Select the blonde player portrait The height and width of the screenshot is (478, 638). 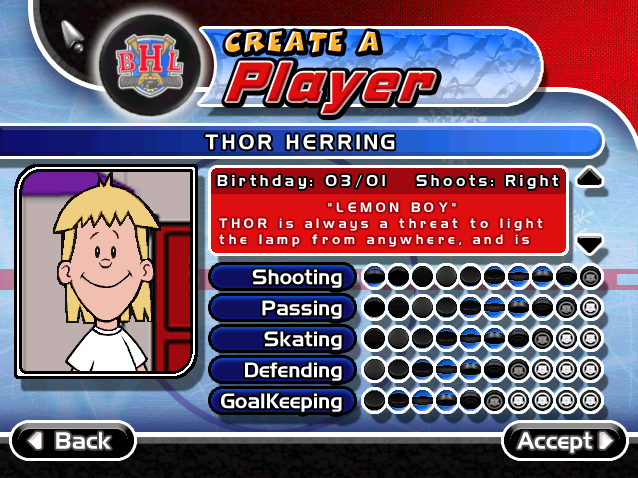click(x=105, y=272)
